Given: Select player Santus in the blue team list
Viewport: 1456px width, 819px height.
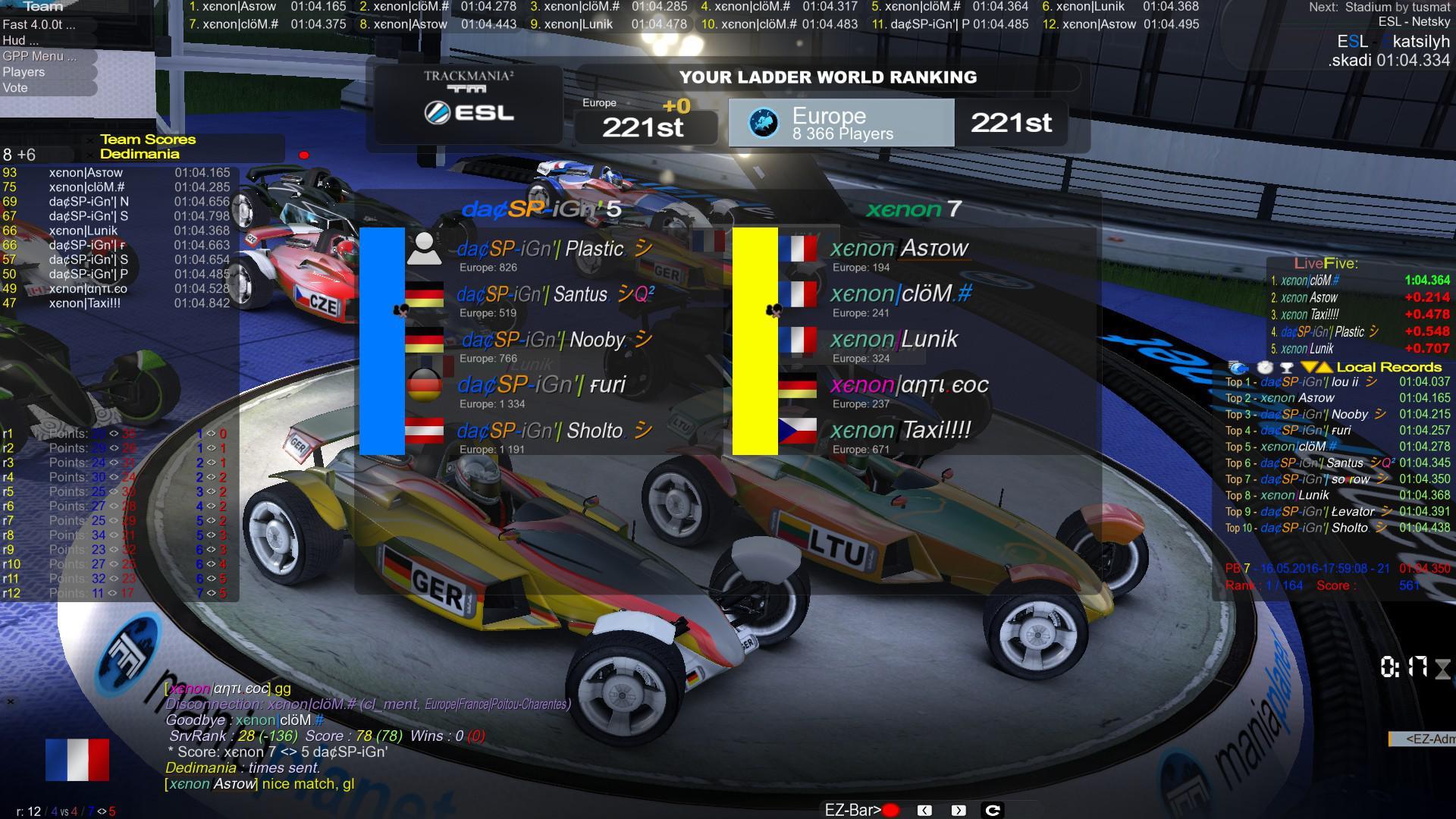Looking at the screenshot, I should pos(554,295).
